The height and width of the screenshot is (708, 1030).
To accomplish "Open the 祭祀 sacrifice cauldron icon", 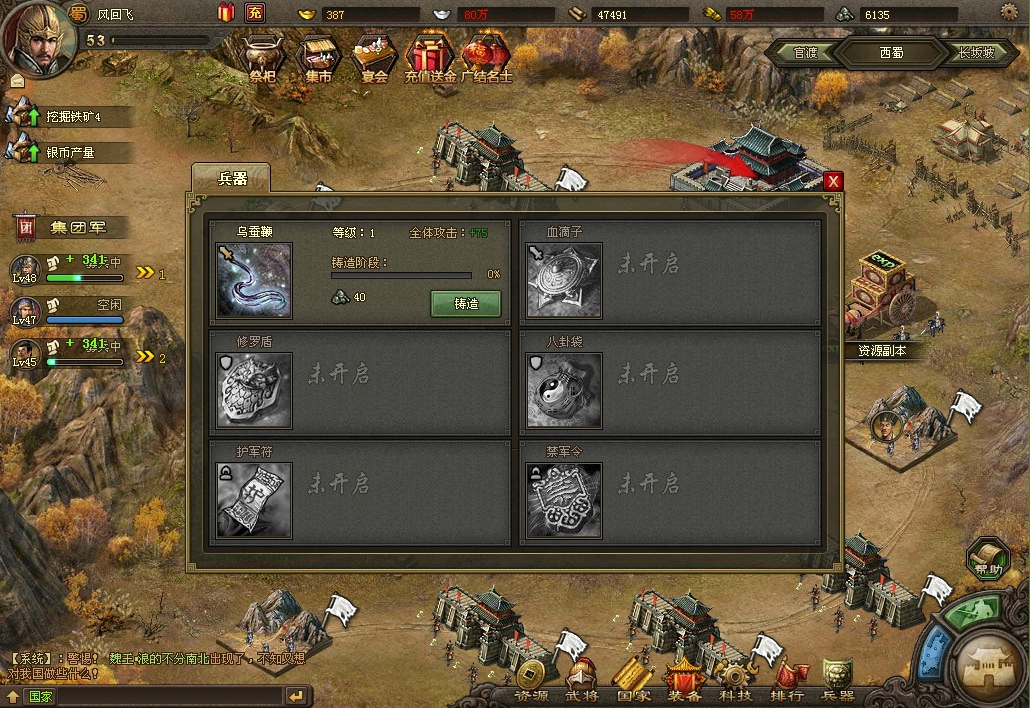I will coord(263,57).
